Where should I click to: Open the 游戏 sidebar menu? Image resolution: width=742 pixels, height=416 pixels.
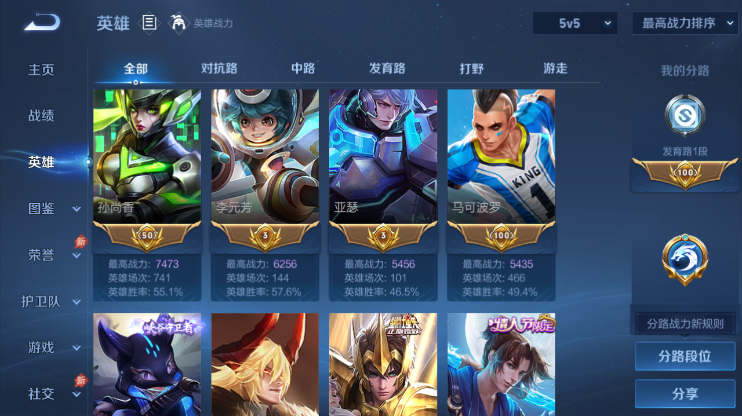tap(41, 347)
